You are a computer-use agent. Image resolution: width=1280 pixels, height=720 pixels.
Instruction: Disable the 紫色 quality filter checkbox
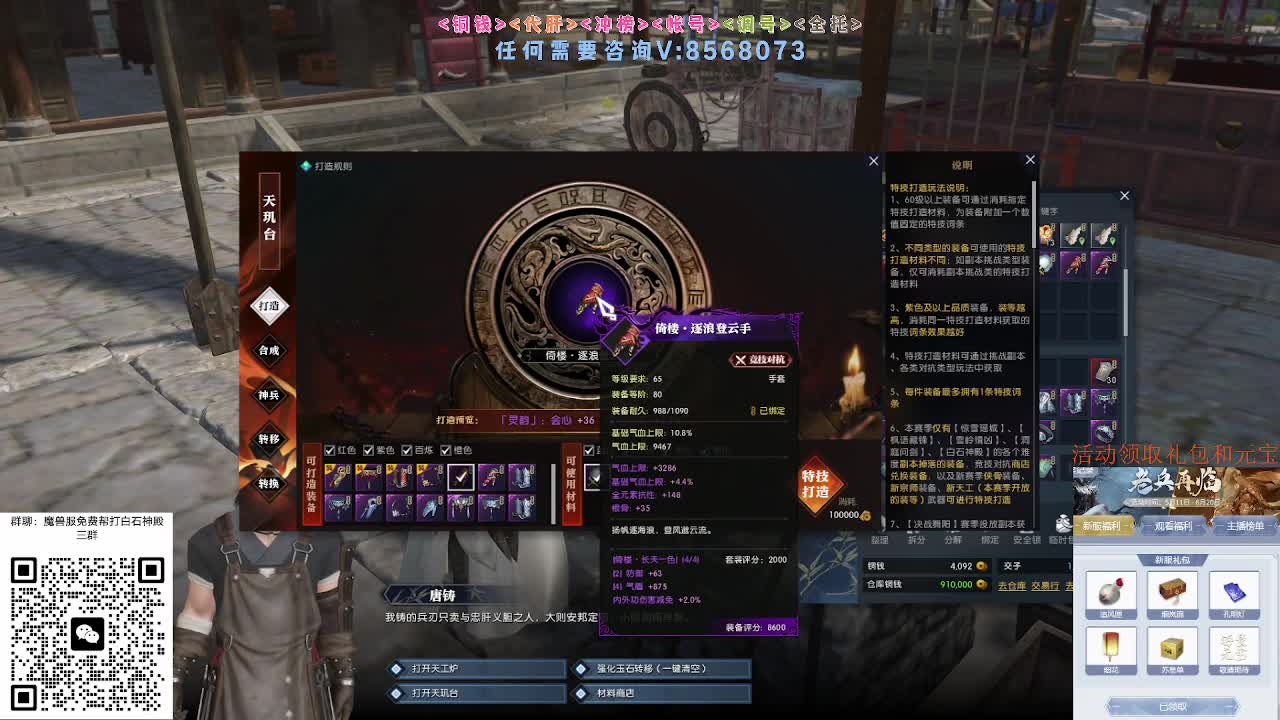[x=370, y=451]
